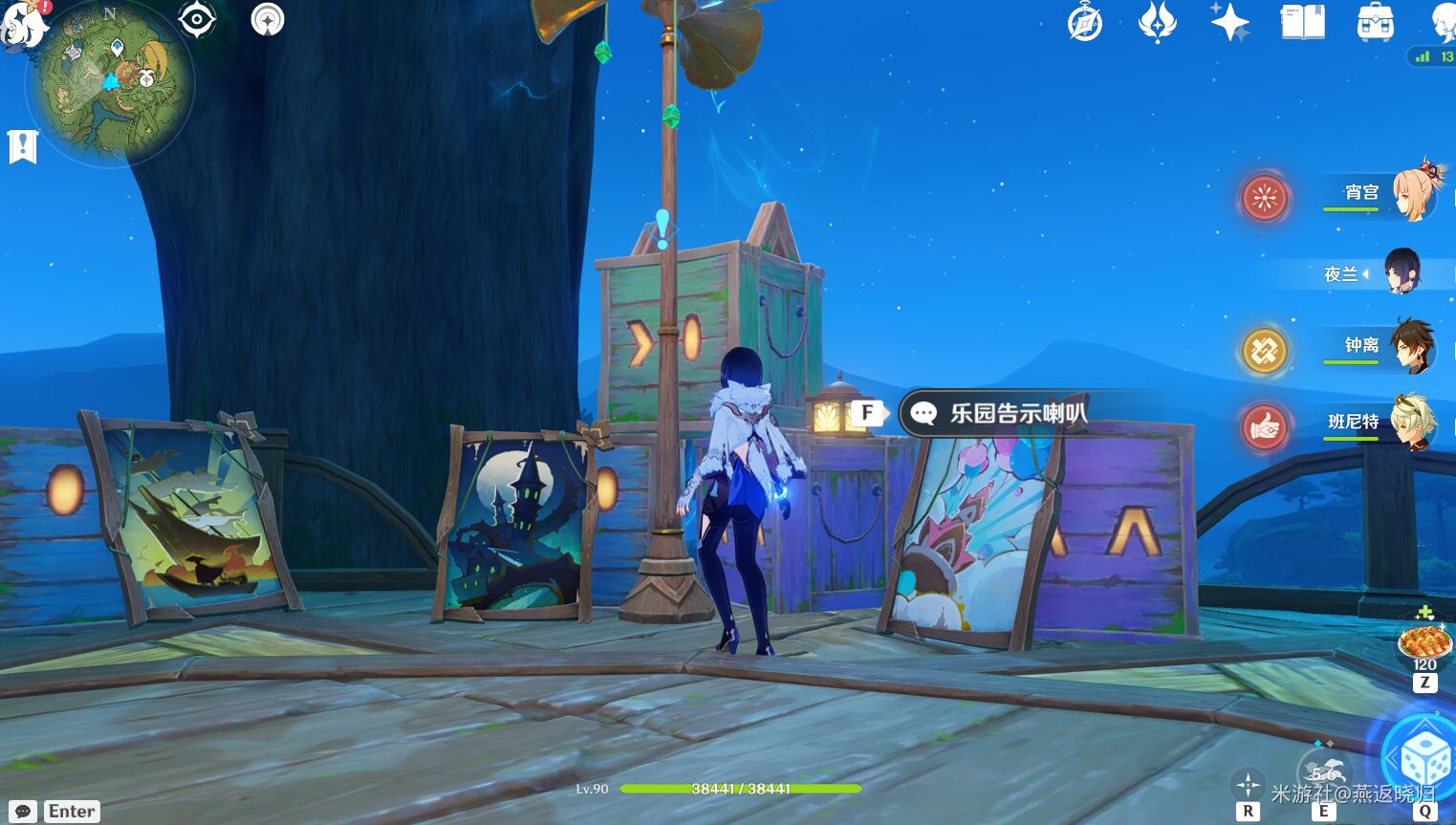
Task: Open the Paimon main menu
Action: click(x=23, y=21)
